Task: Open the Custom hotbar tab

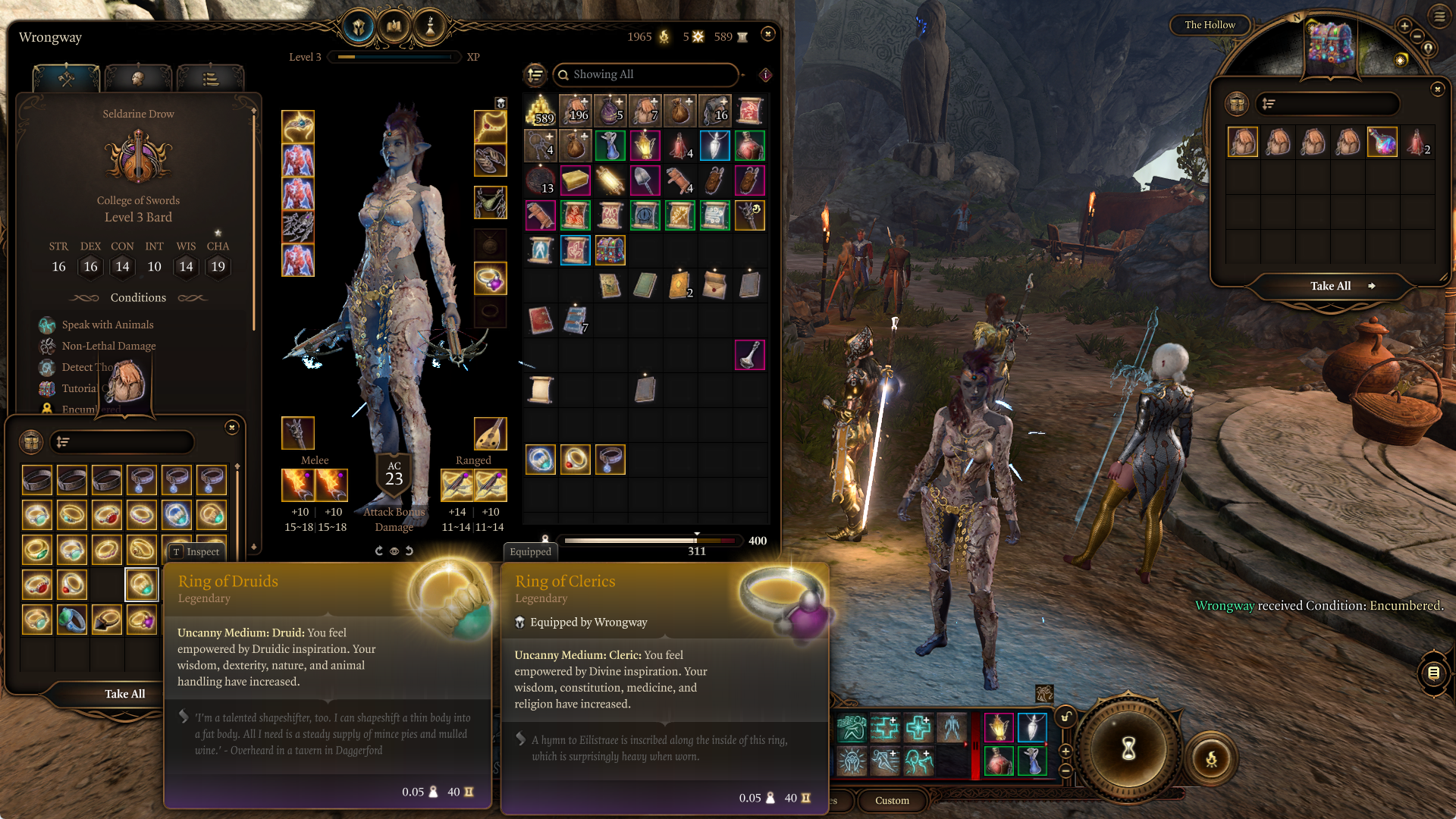Action: pyautogui.click(x=892, y=801)
